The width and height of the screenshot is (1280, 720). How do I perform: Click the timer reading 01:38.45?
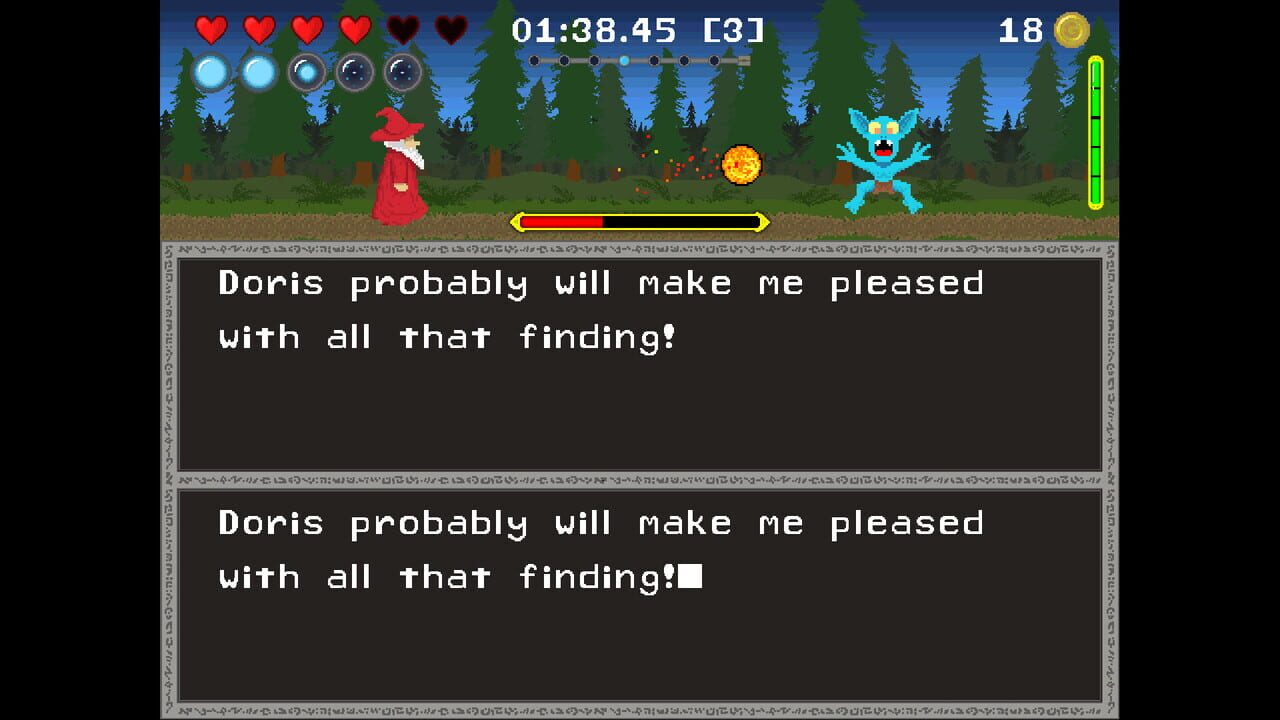[595, 29]
